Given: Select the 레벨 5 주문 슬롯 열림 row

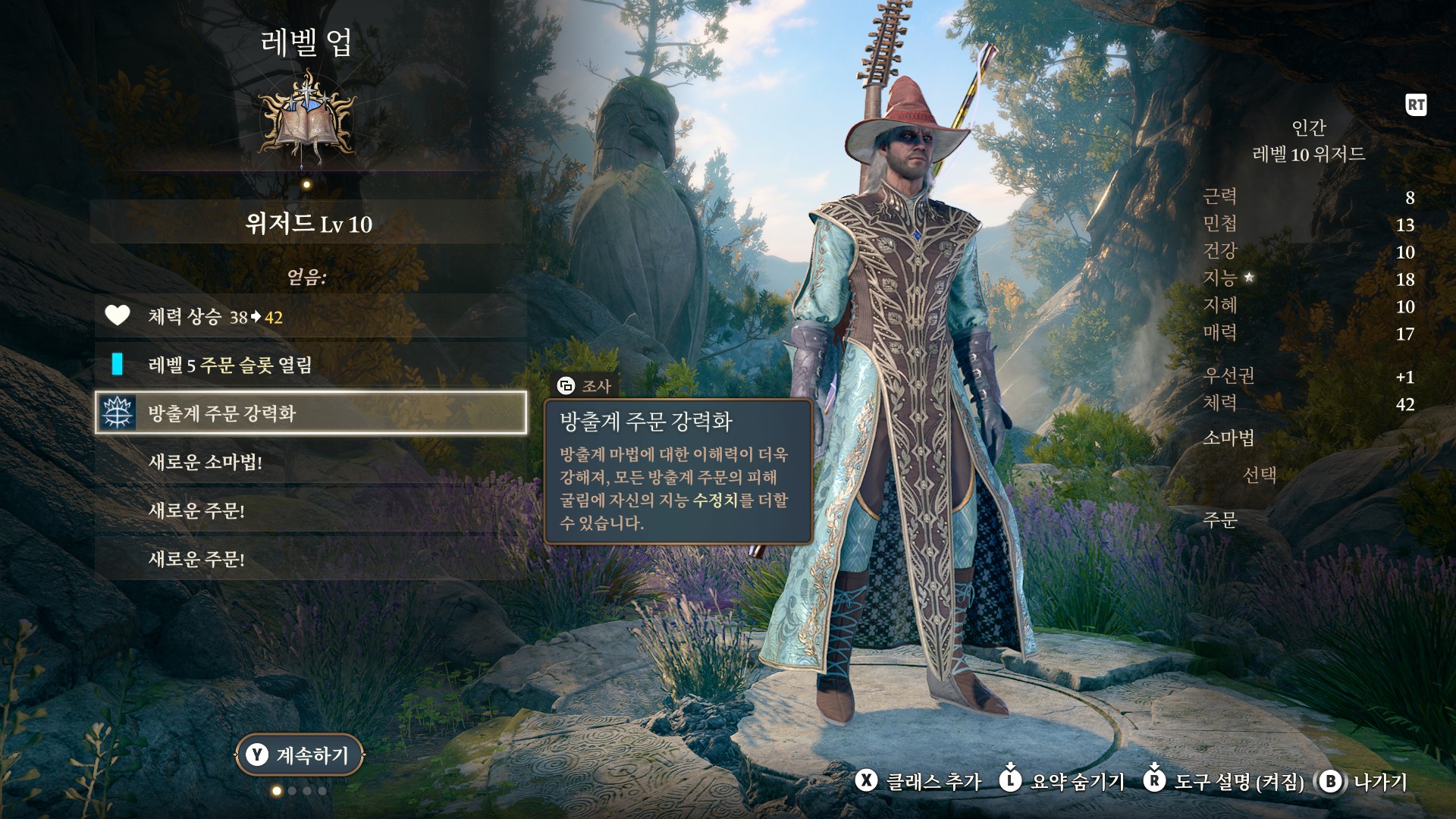Looking at the screenshot, I should pyautogui.click(x=311, y=365).
